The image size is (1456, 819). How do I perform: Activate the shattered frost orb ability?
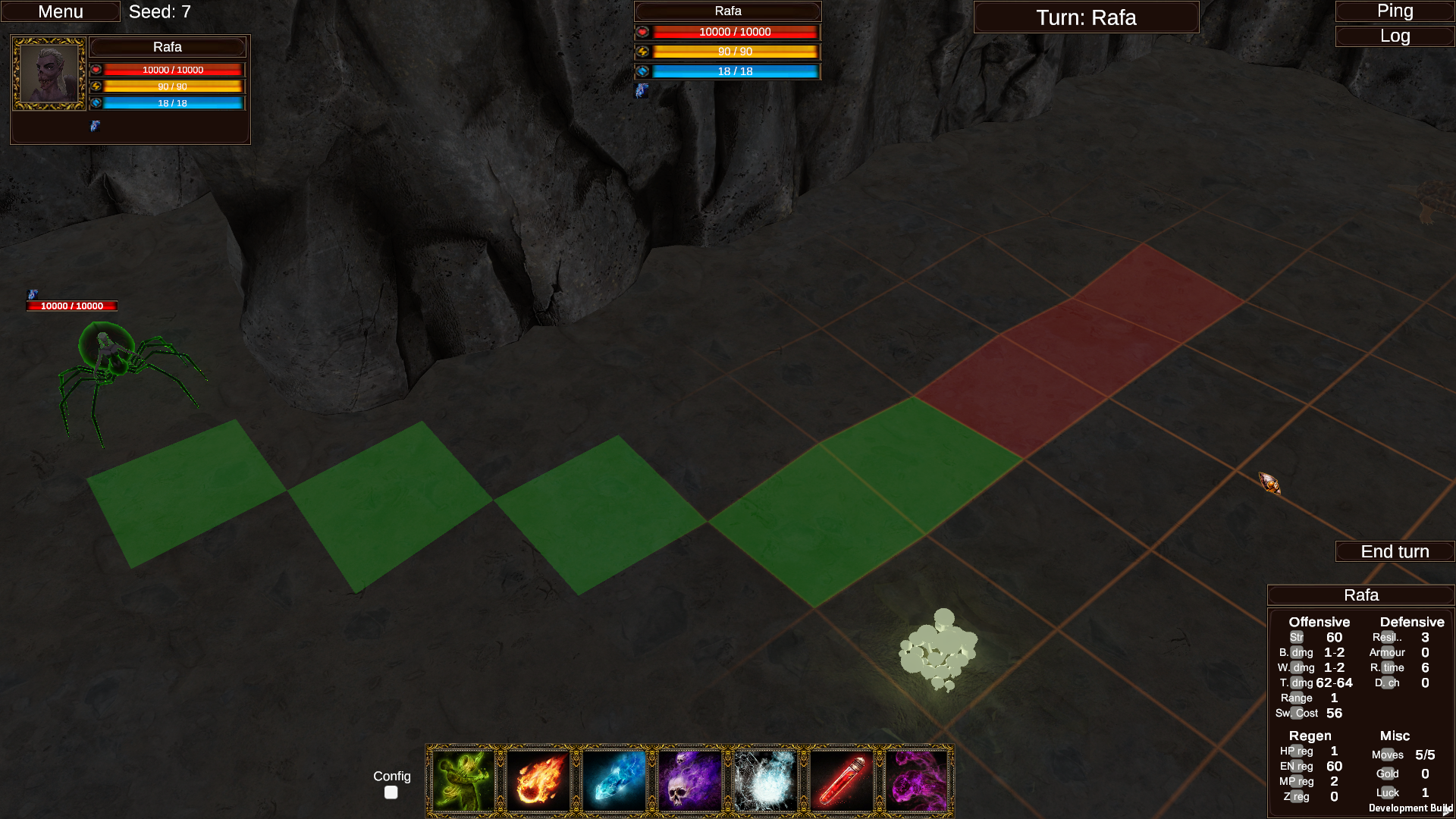click(x=765, y=781)
